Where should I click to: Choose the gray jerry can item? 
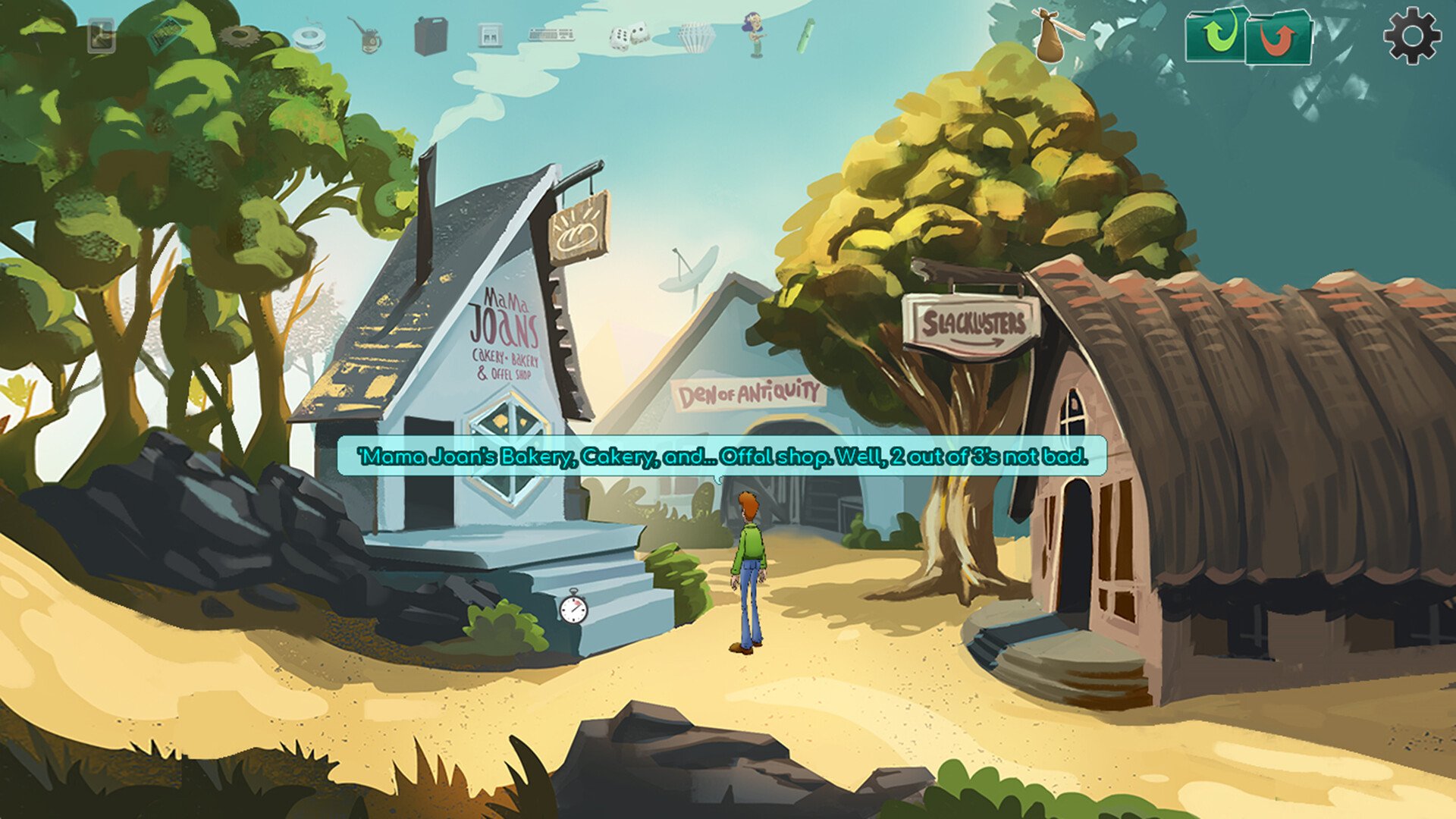pos(430,36)
